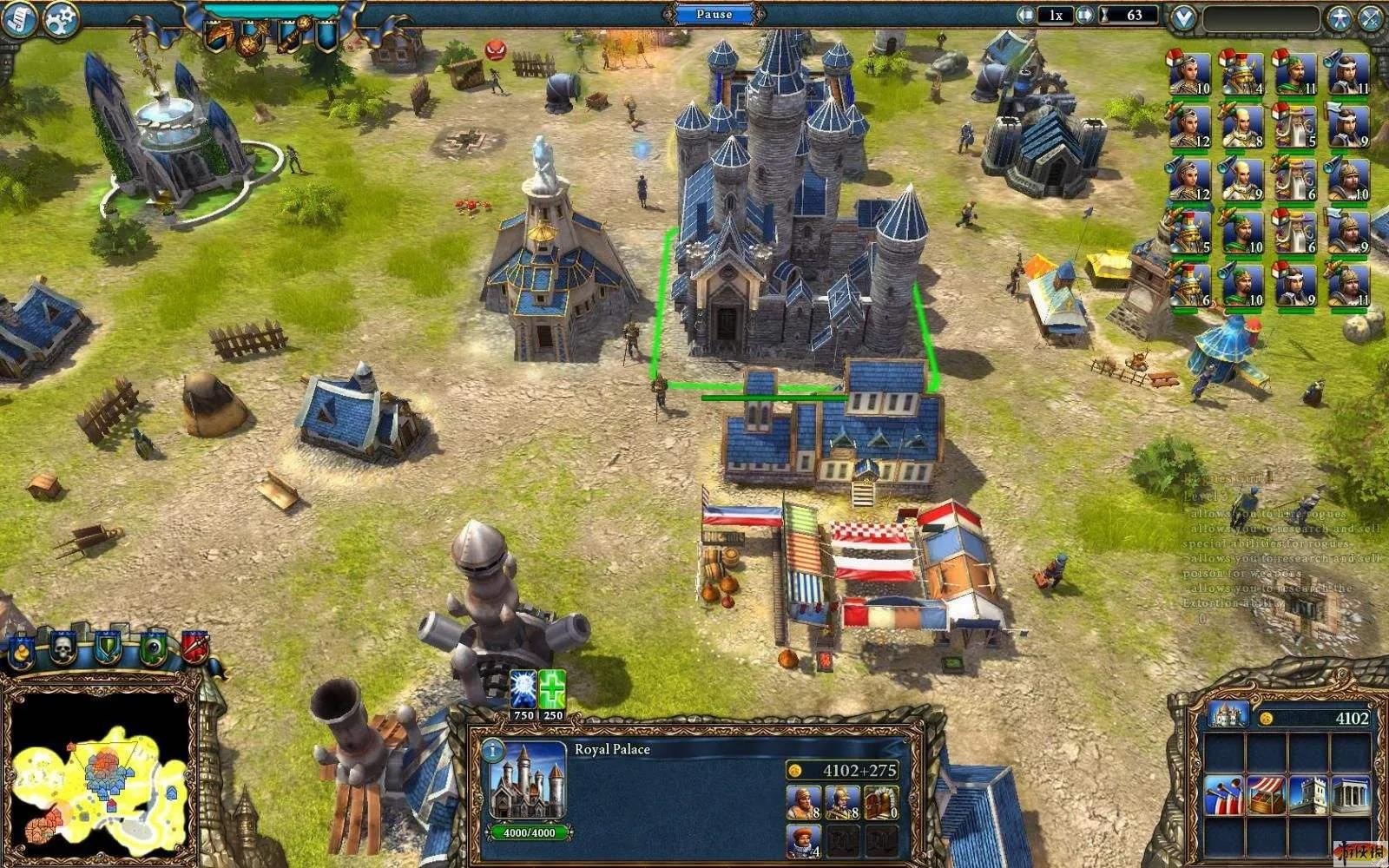Show Royal Palace info via the i icon

(x=493, y=750)
